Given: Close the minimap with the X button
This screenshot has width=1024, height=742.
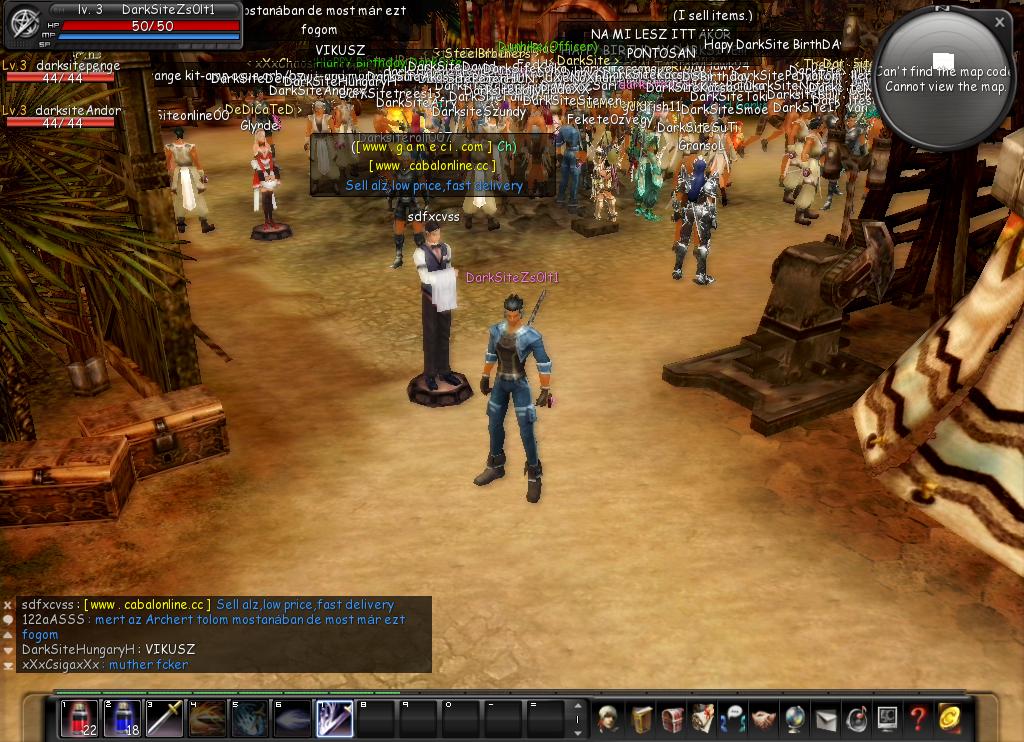Looking at the screenshot, I should pyautogui.click(x=999, y=22).
